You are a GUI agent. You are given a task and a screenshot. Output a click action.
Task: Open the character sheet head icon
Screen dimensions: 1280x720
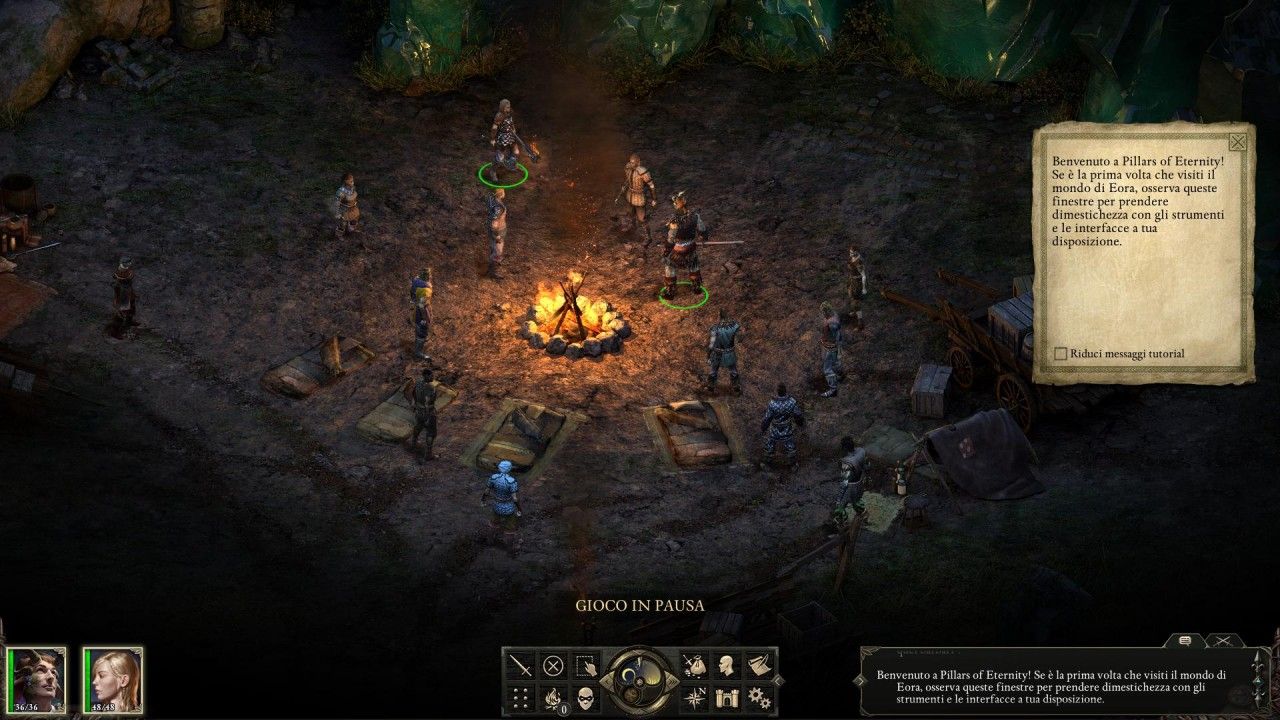click(x=724, y=664)
